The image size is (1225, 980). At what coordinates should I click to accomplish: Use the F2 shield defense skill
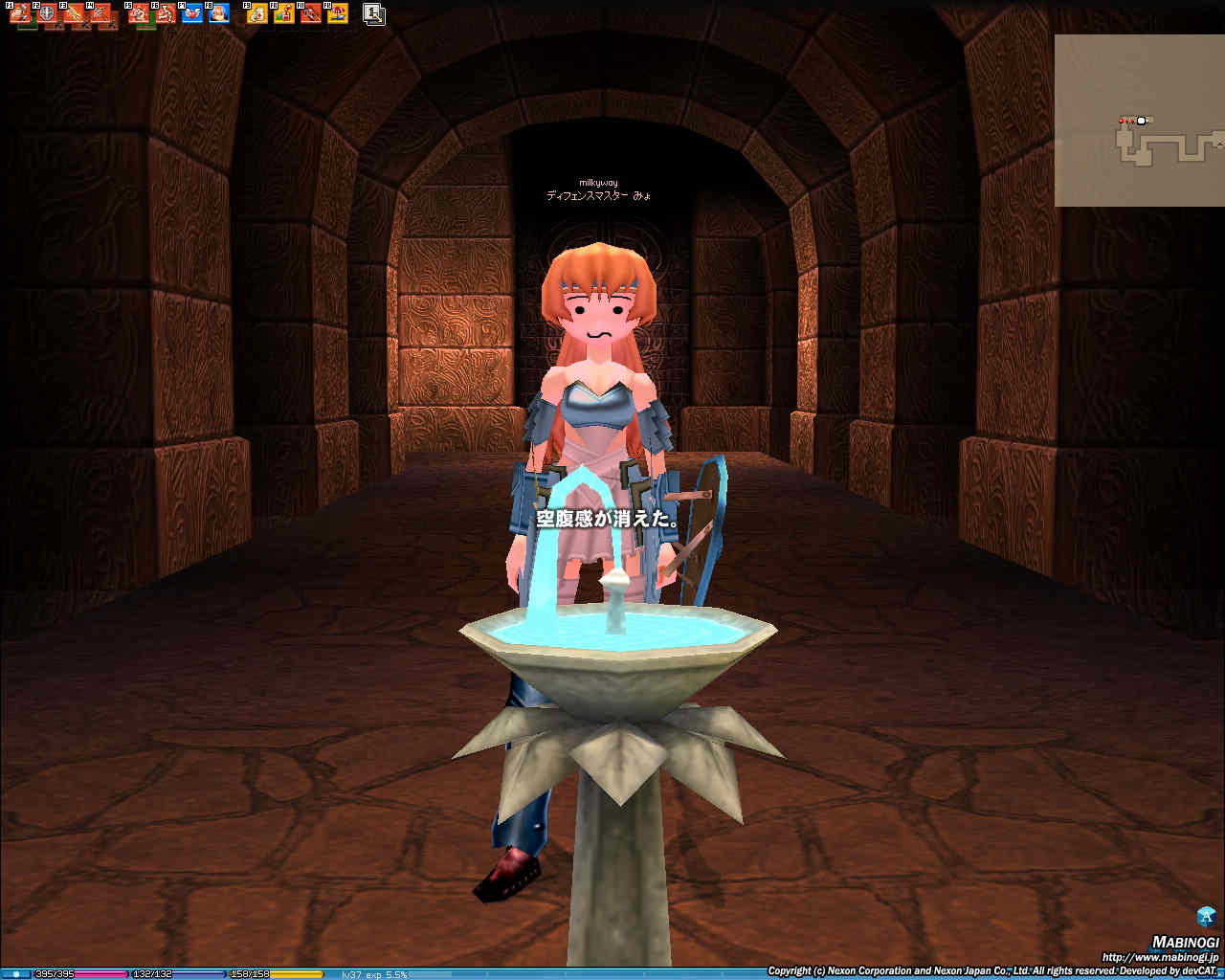tap(46, 14)
